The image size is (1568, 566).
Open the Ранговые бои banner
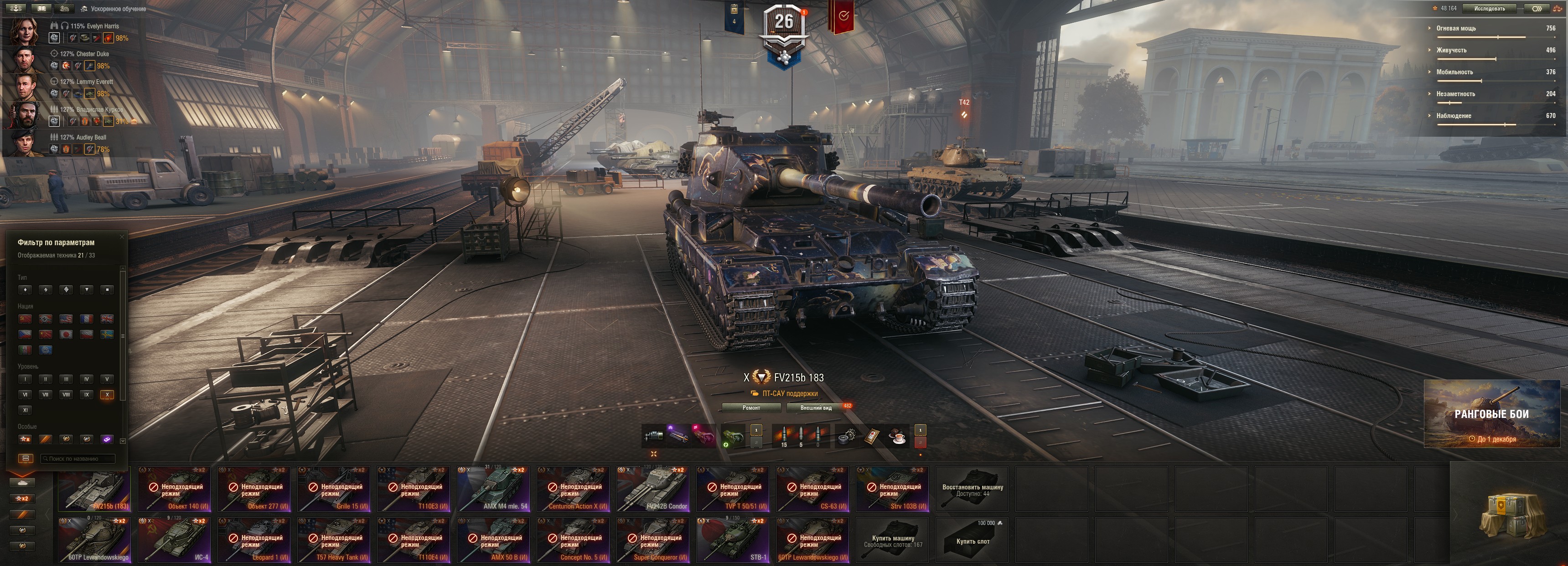1490,414
